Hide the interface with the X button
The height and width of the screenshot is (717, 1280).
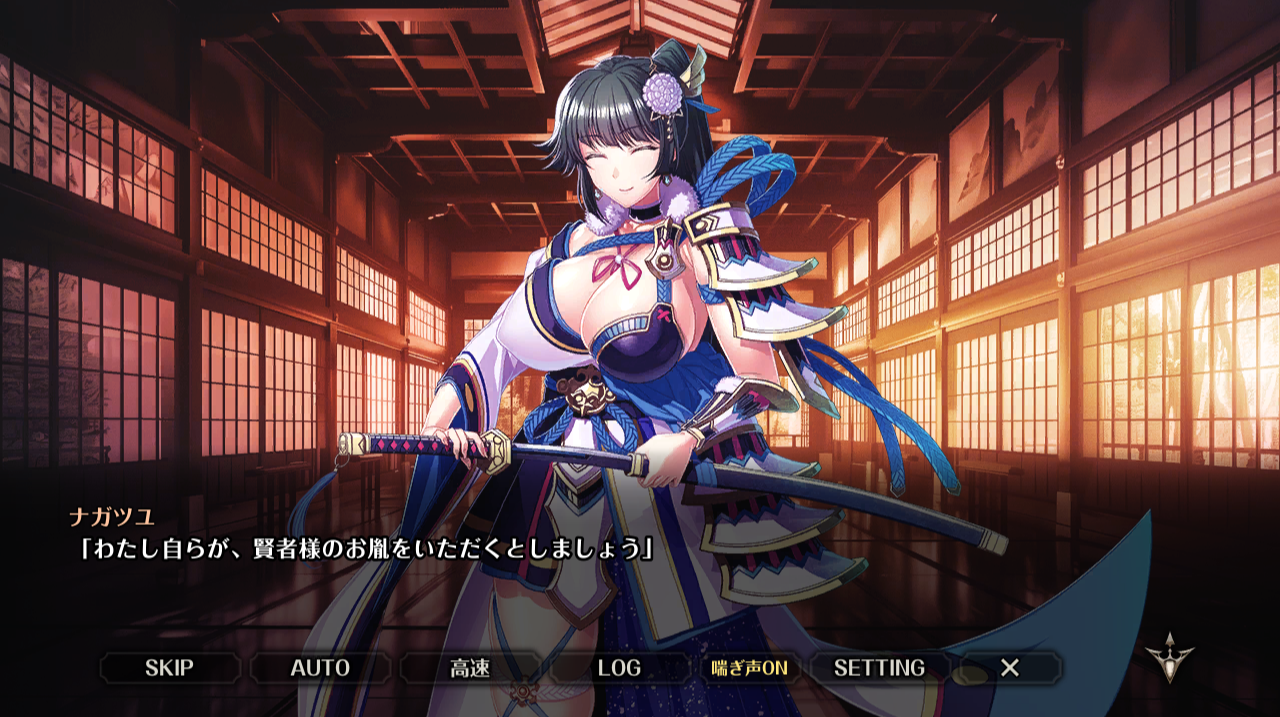(x=1010, y=668)
